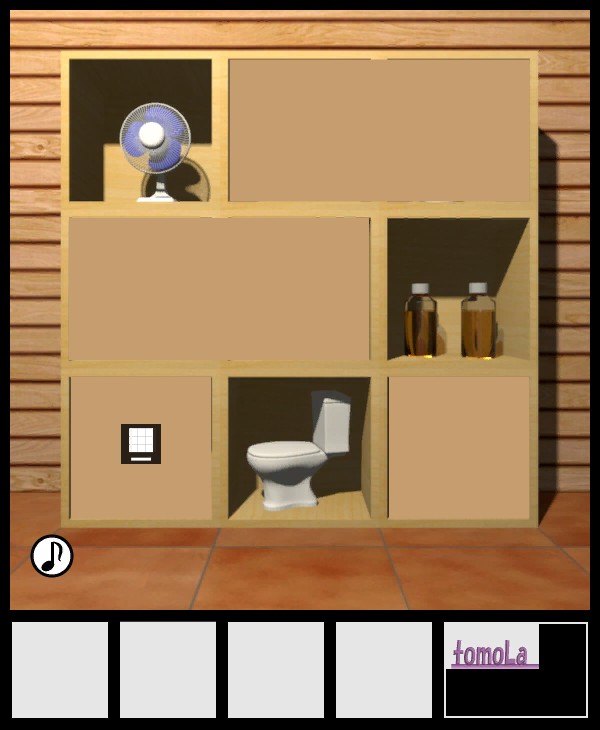600x730 pixels.
Task: Open the tomoLa logo link
Action: pos(491,653)
